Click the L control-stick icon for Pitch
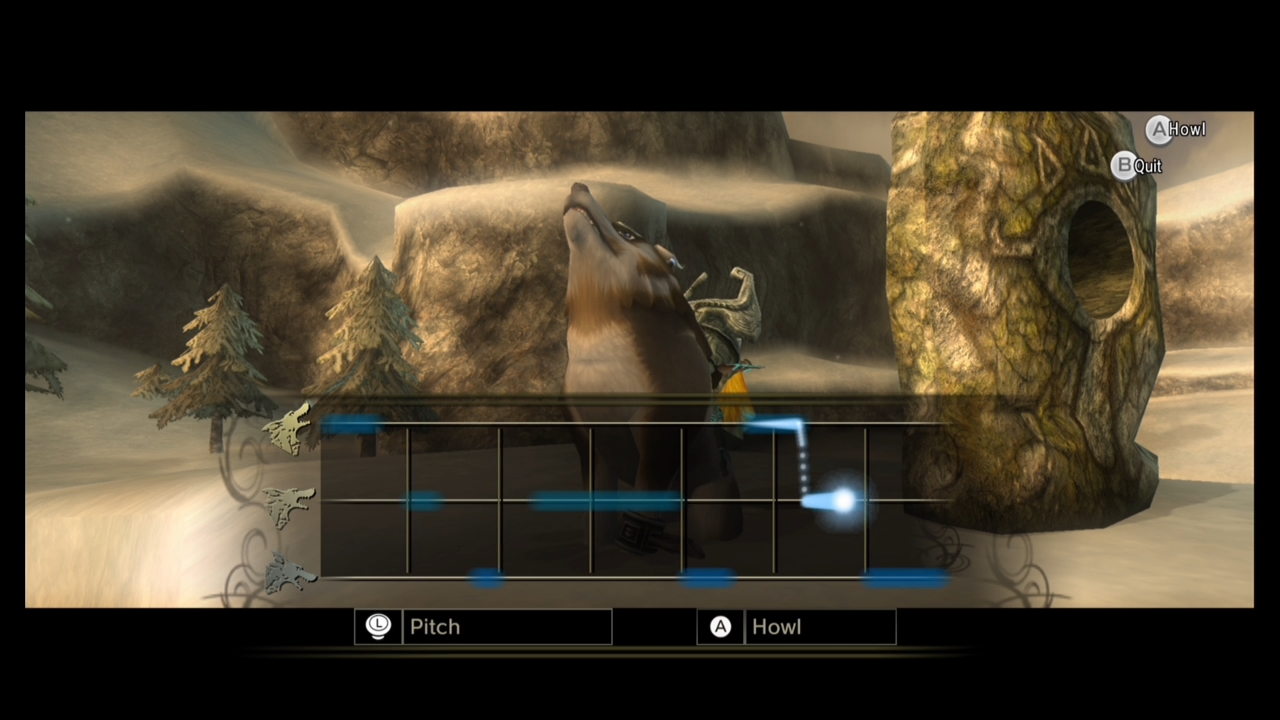 pos(378,626)
